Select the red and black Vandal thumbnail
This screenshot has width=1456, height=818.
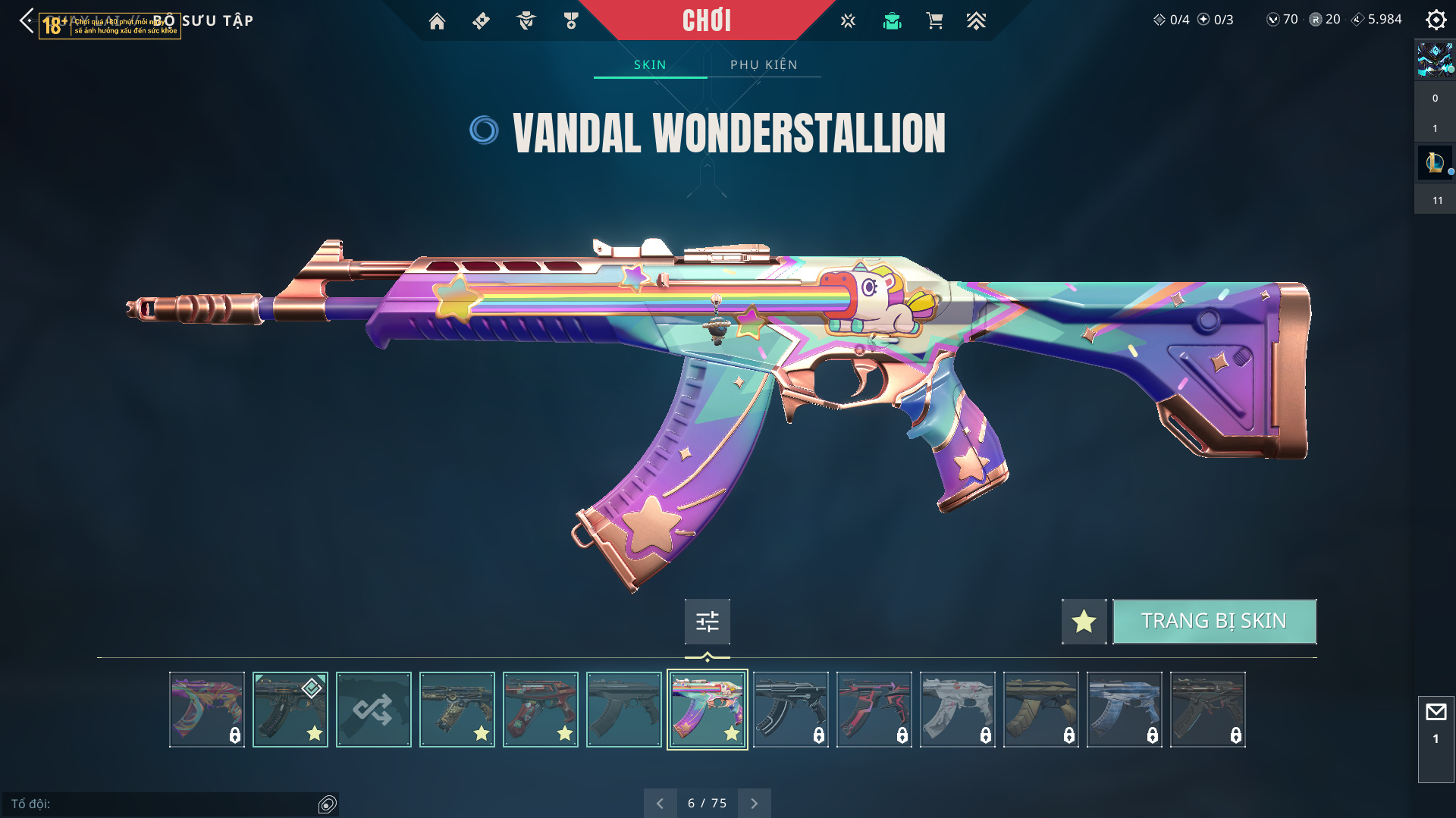coord(874,710)
